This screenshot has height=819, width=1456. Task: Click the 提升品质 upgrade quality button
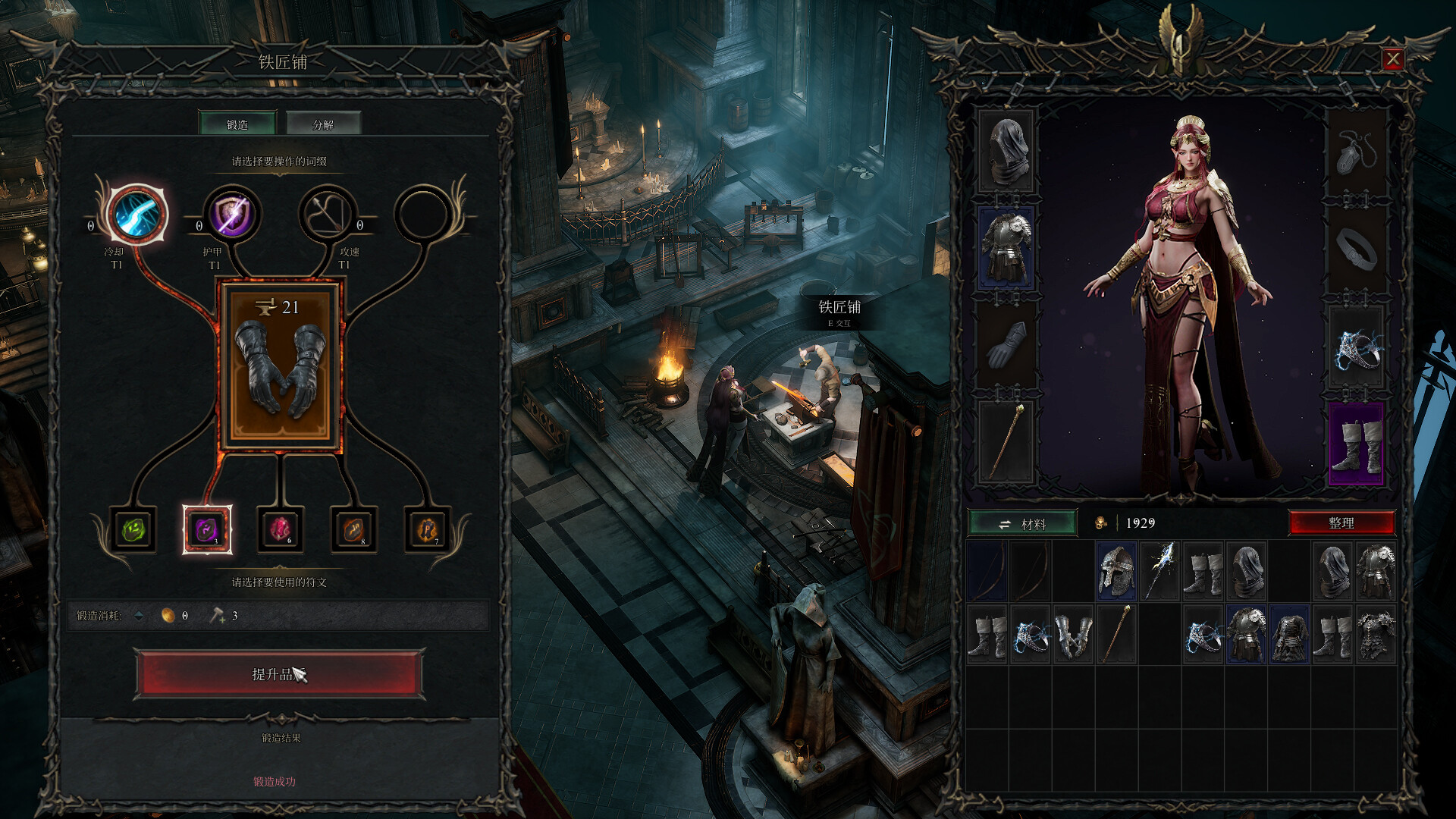280,673
